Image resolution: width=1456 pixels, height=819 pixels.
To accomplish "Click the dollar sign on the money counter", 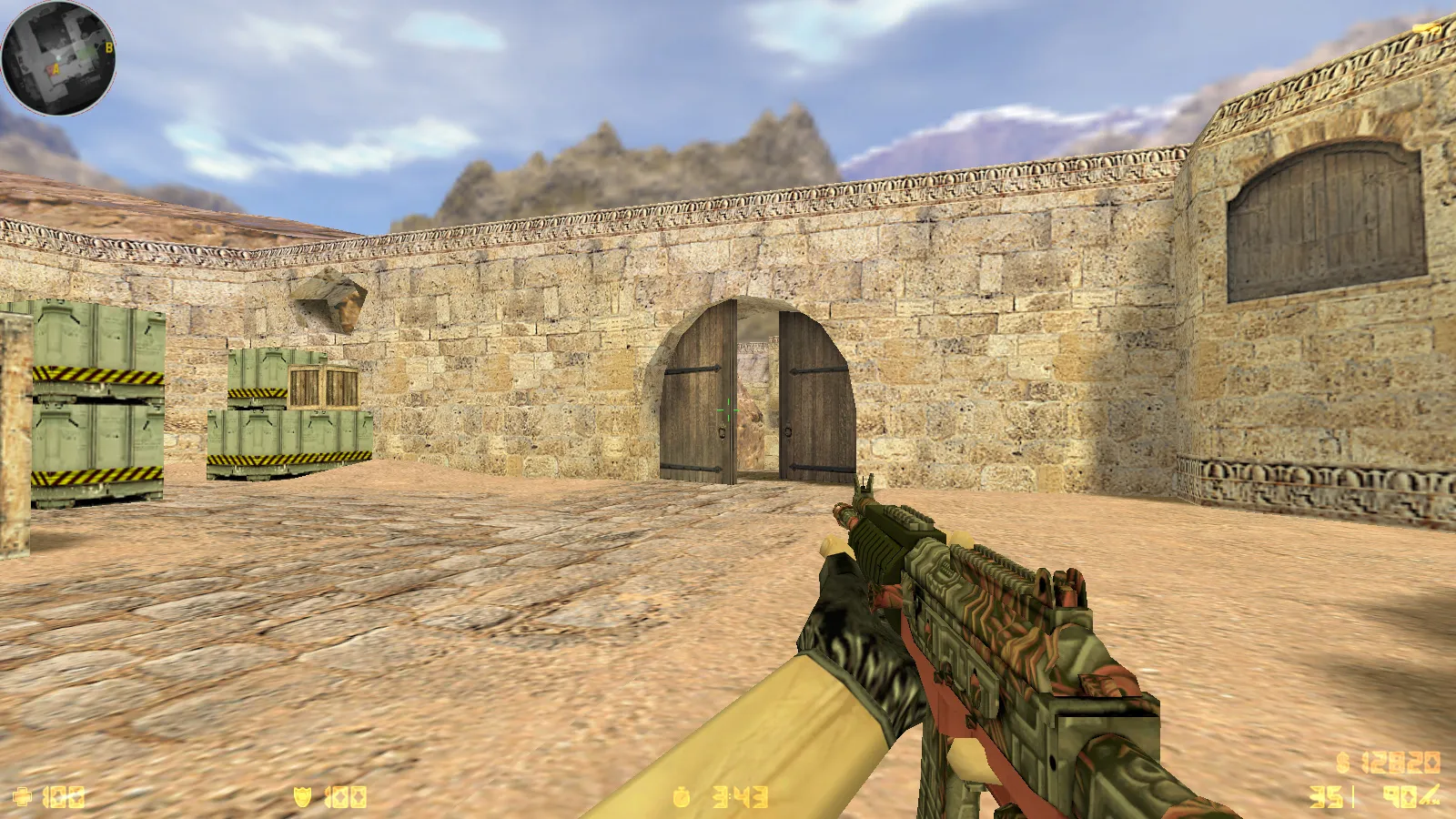I will coord(1341,762).
